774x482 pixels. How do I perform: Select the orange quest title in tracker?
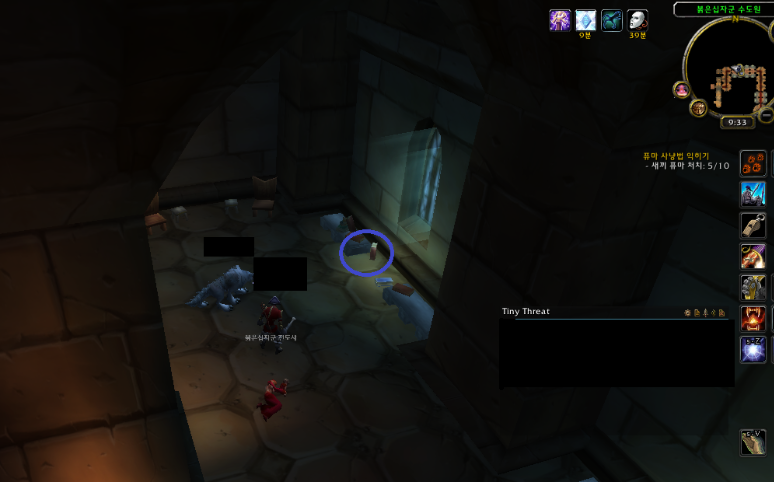(675, 156)
